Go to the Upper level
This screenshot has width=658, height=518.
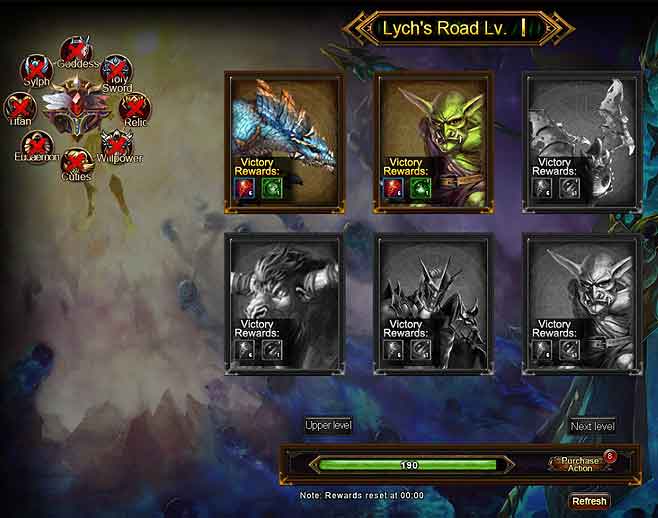pyautogui.click(x=328, y=426)
